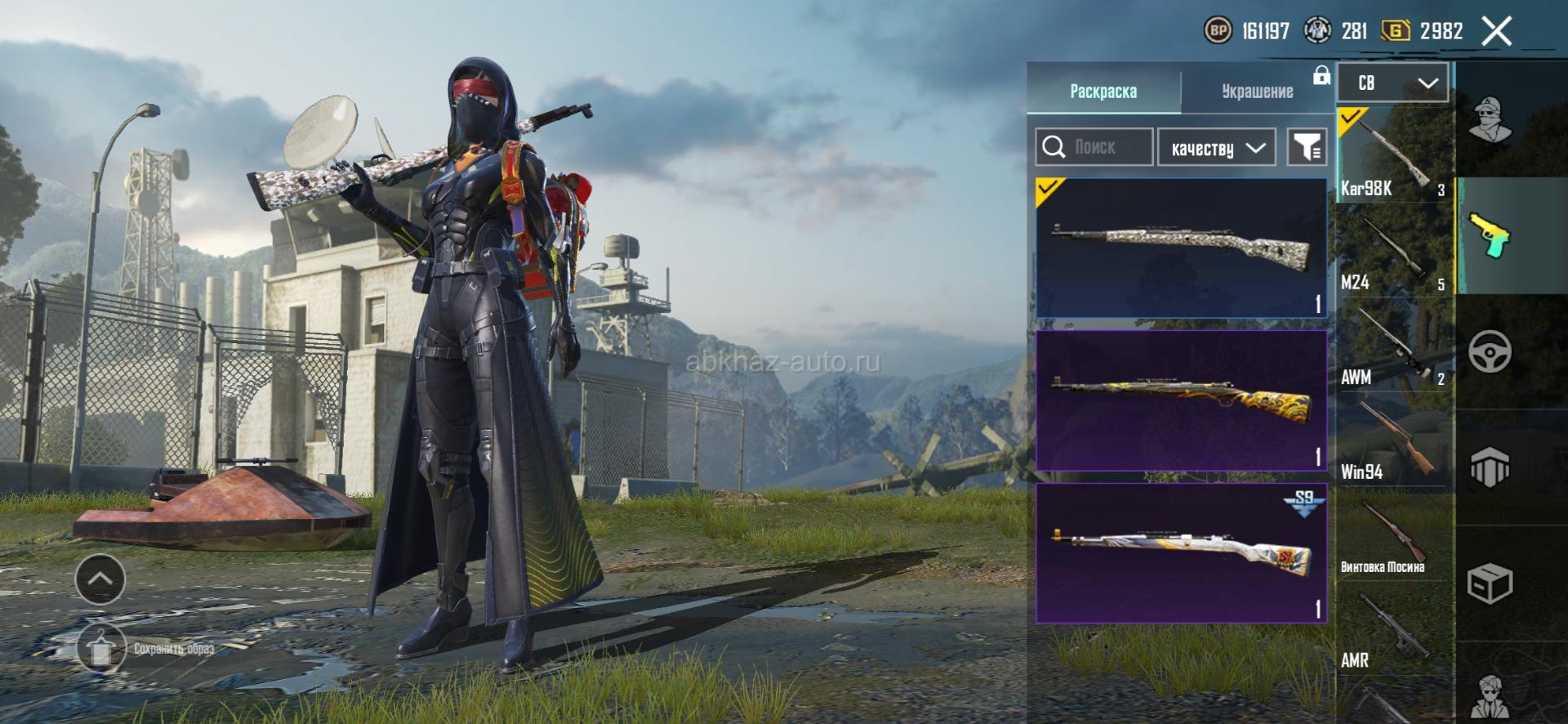Open the Винтовка Мосина entry
1568x724 pixels.
1393,534
